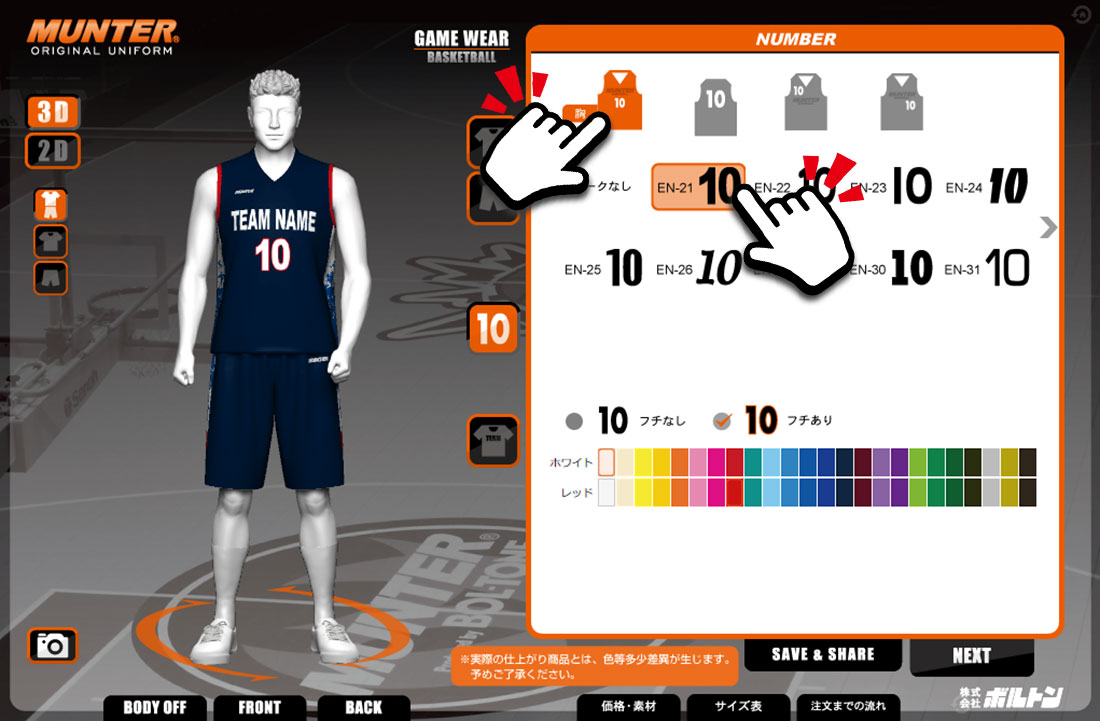Open the 注文までの流れ order flow page
1100x721 pixels.
click(x=847, y=706)
